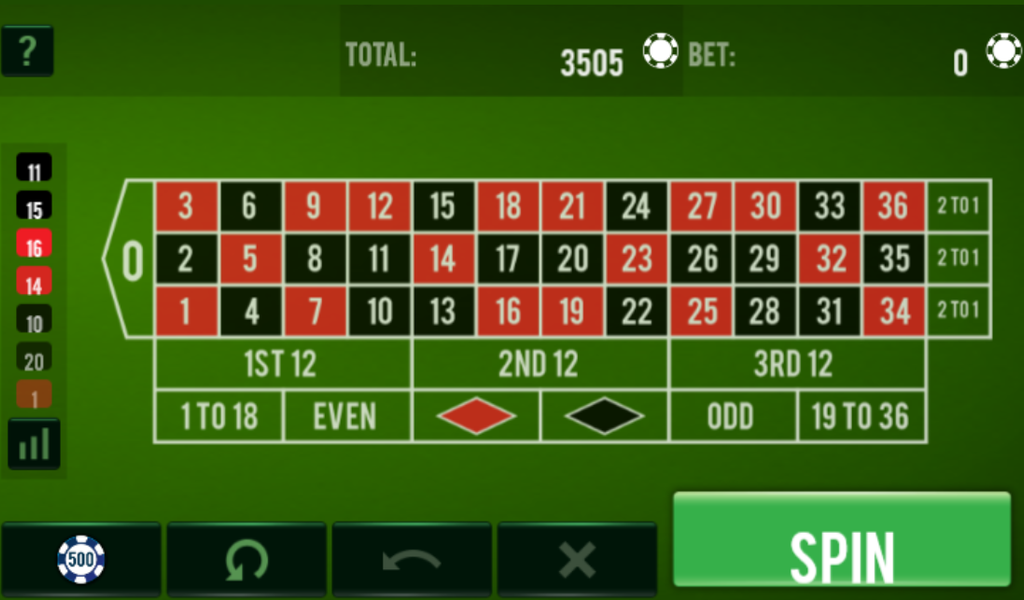Image resolution: width=1024 pixels, height=600 pixels.
Task: Open the statistics bar chart icon
Action: click(x=34, y=443)
